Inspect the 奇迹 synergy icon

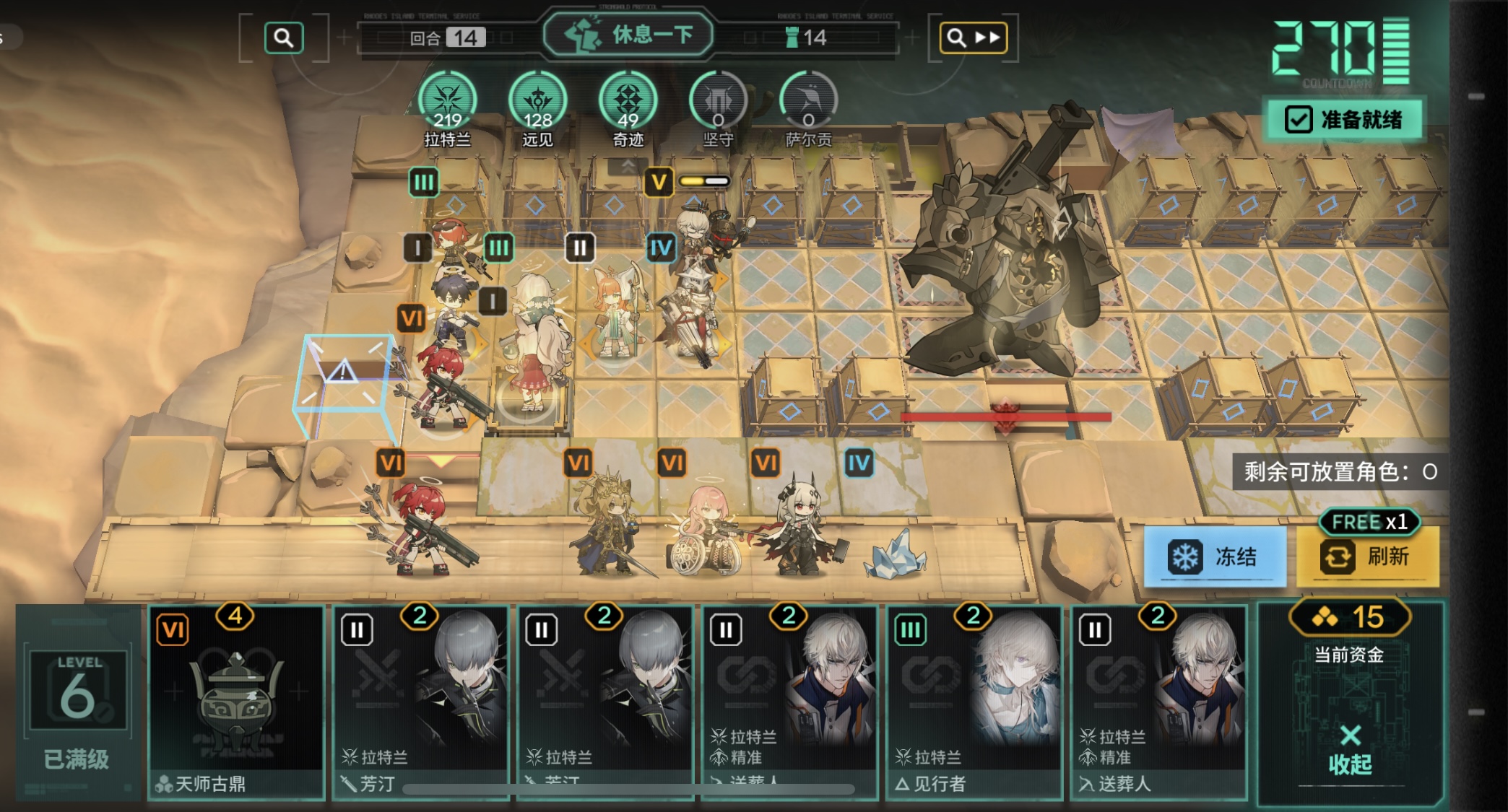(628, 102)
